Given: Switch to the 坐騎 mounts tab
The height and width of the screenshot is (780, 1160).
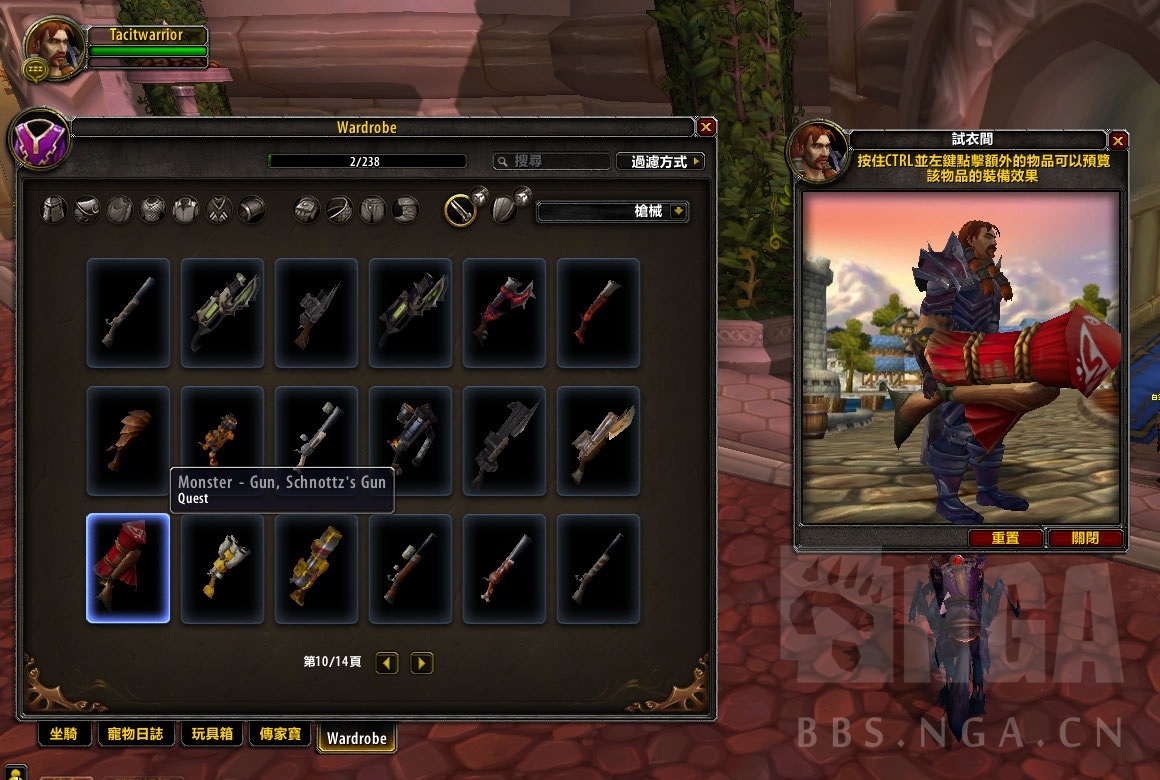Looking at the screenshot, I should 63,735.
